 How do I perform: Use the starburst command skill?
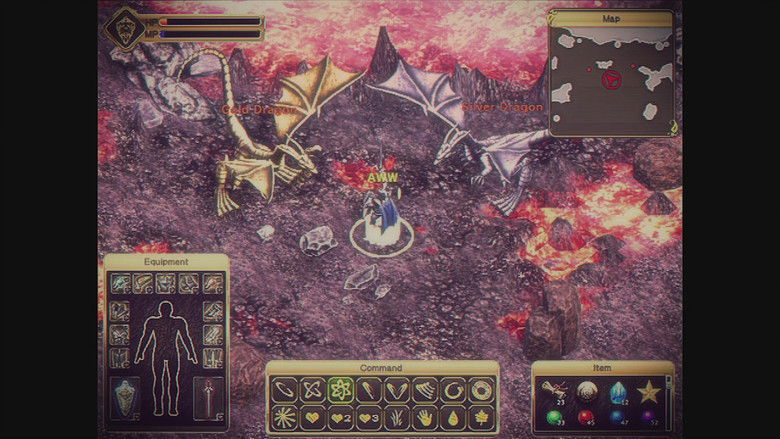coord(285,418)
